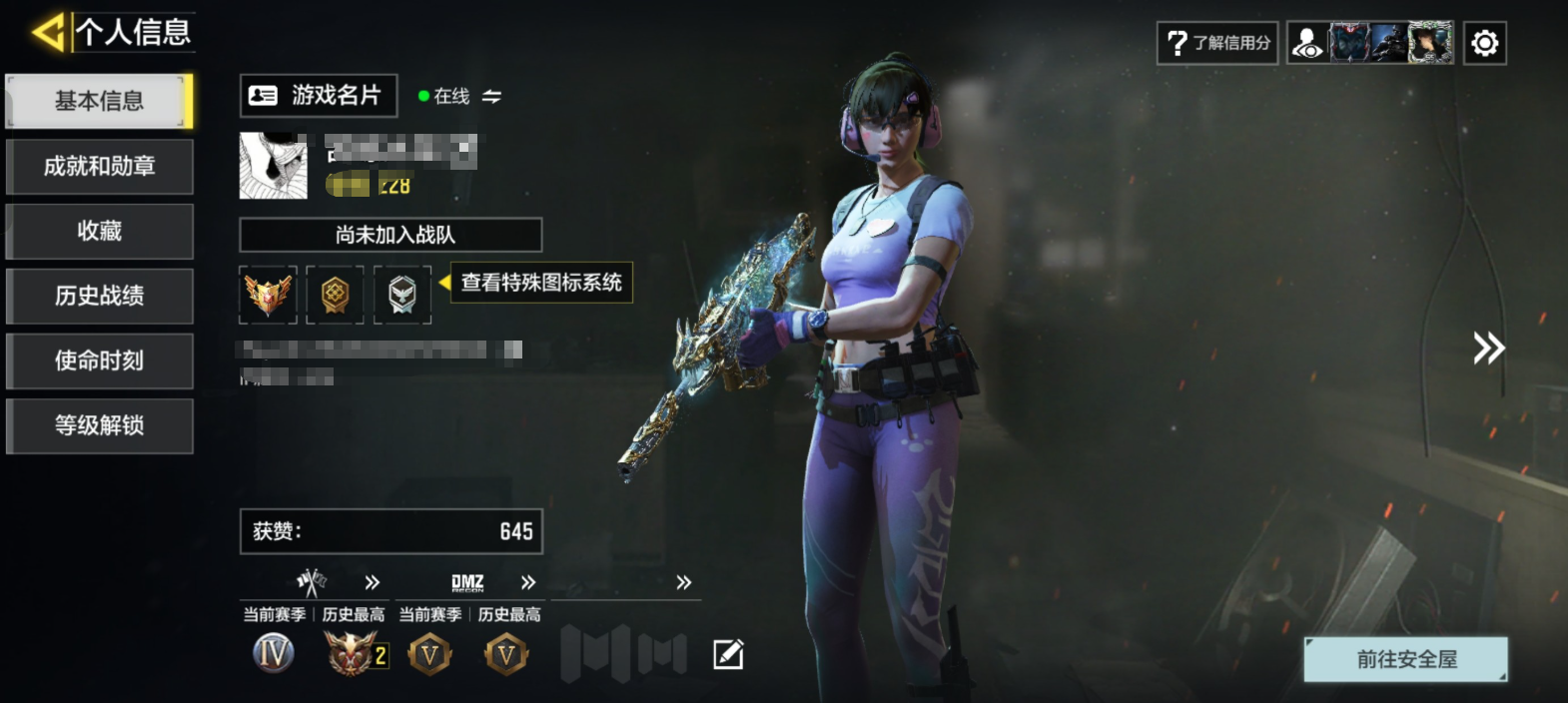Open the 游戏名片 card button
The image size is (1568, 703).
[x=319, y=96]
